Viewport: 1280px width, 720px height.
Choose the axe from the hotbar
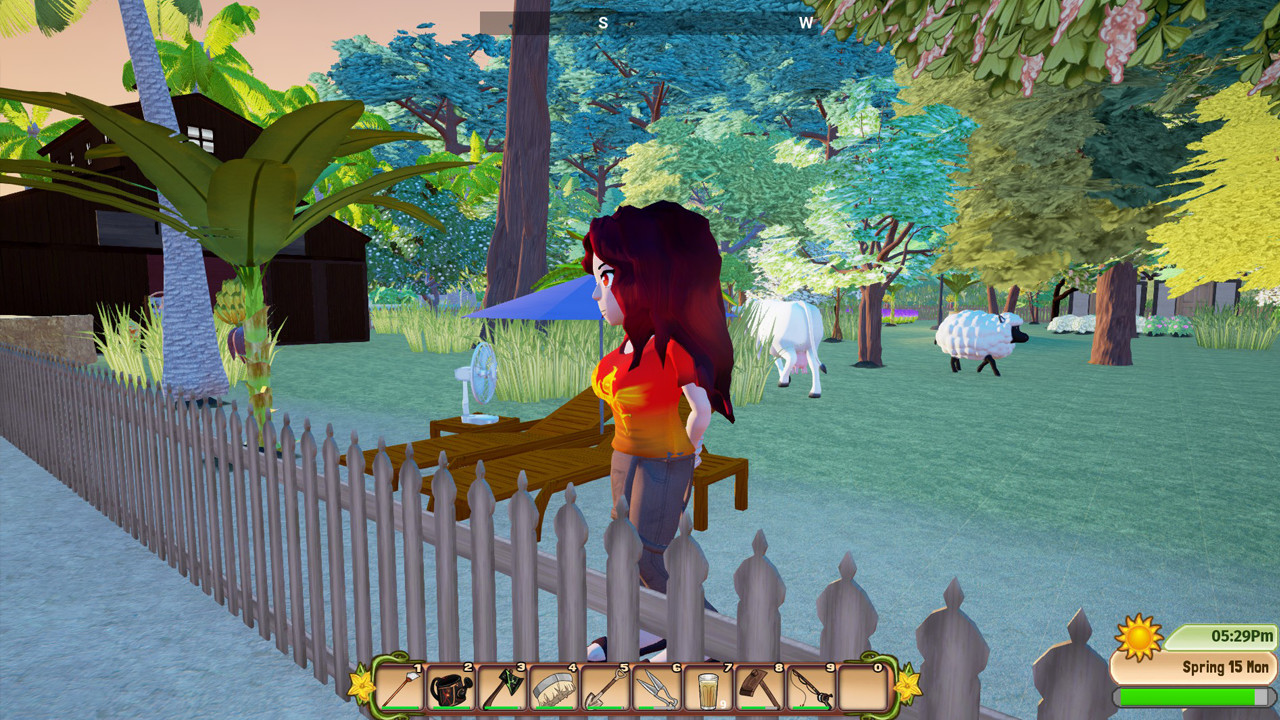[x=503, y=688]
